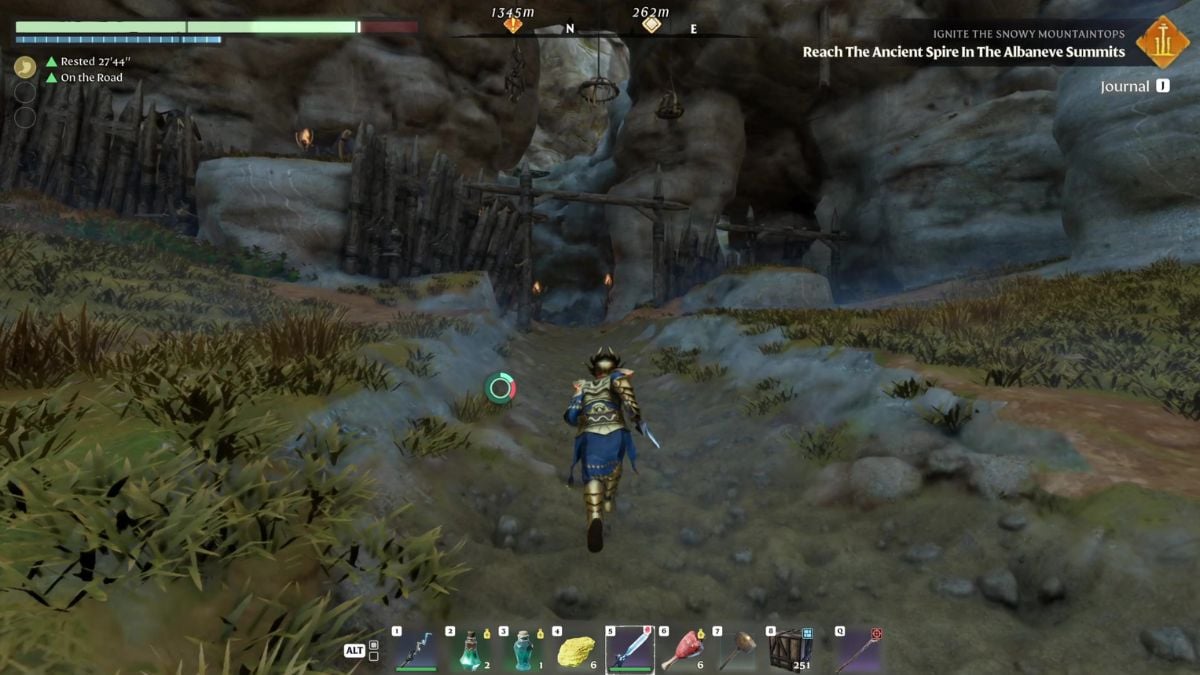Click the orange quest emblem icon

(x=1162, y=42)
